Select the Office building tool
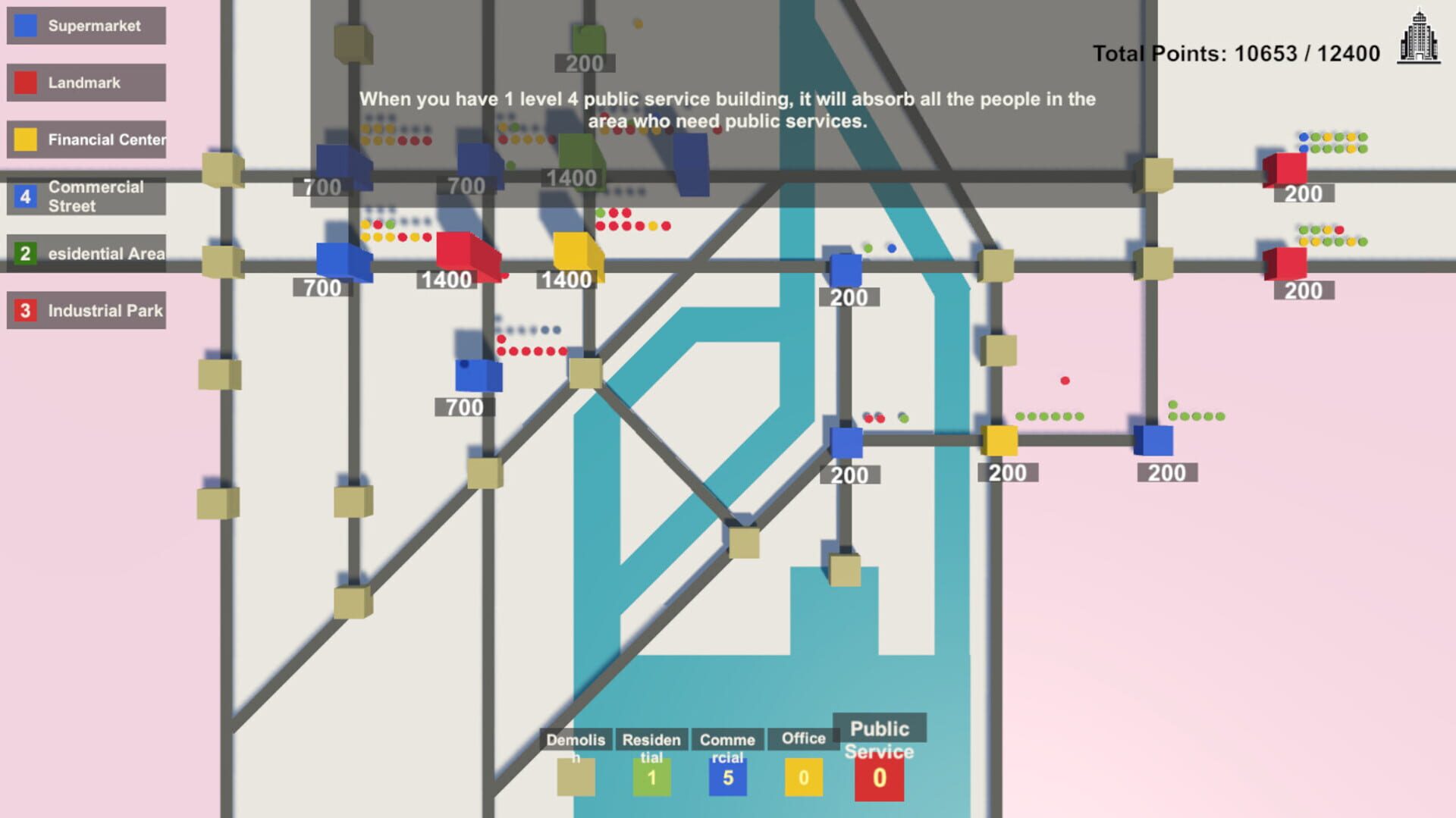Image resolution: width=1456 pixels, height=818 pixels. pos(802,775)
